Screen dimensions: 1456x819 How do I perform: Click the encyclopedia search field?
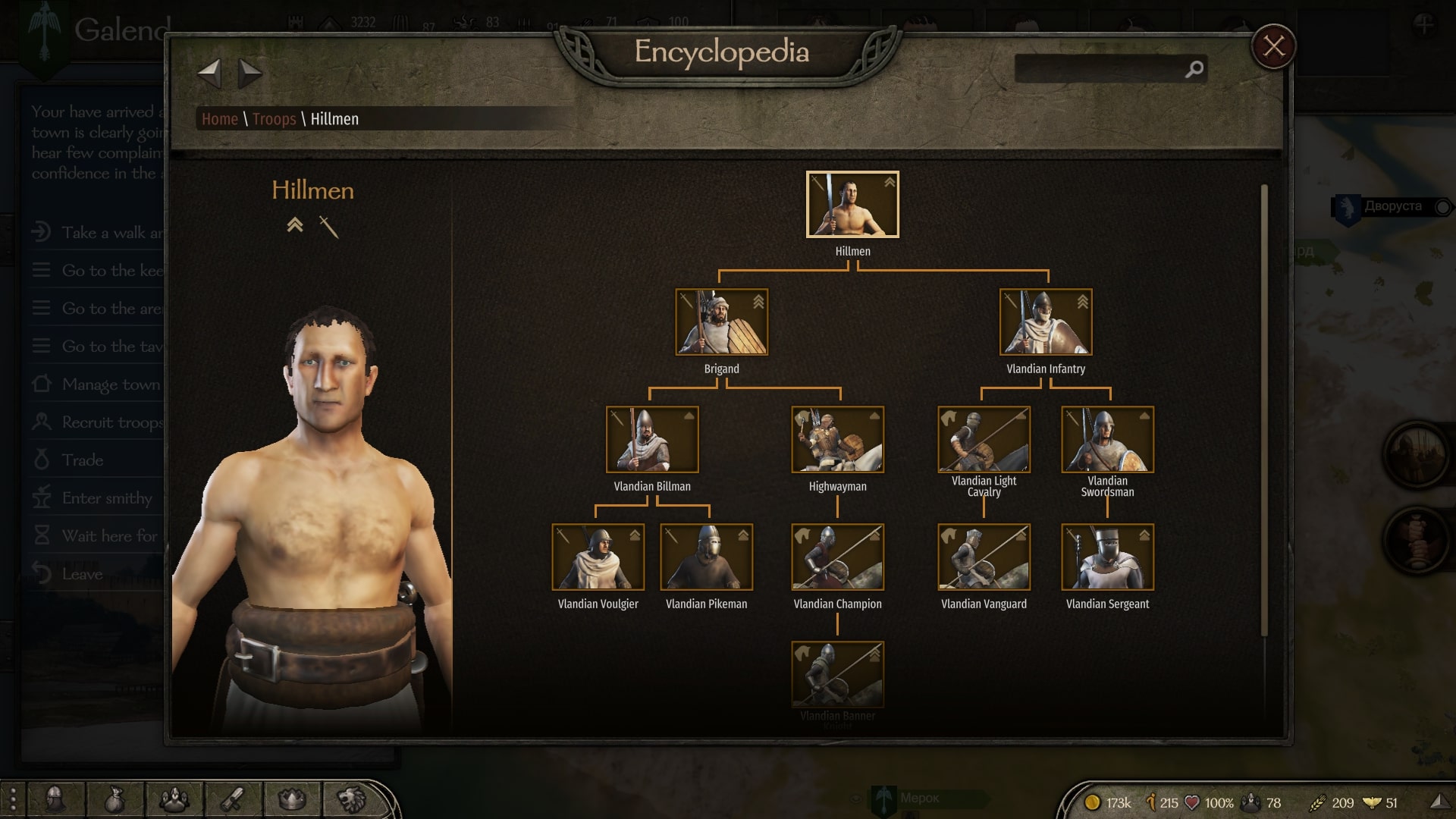[1100, 69]
